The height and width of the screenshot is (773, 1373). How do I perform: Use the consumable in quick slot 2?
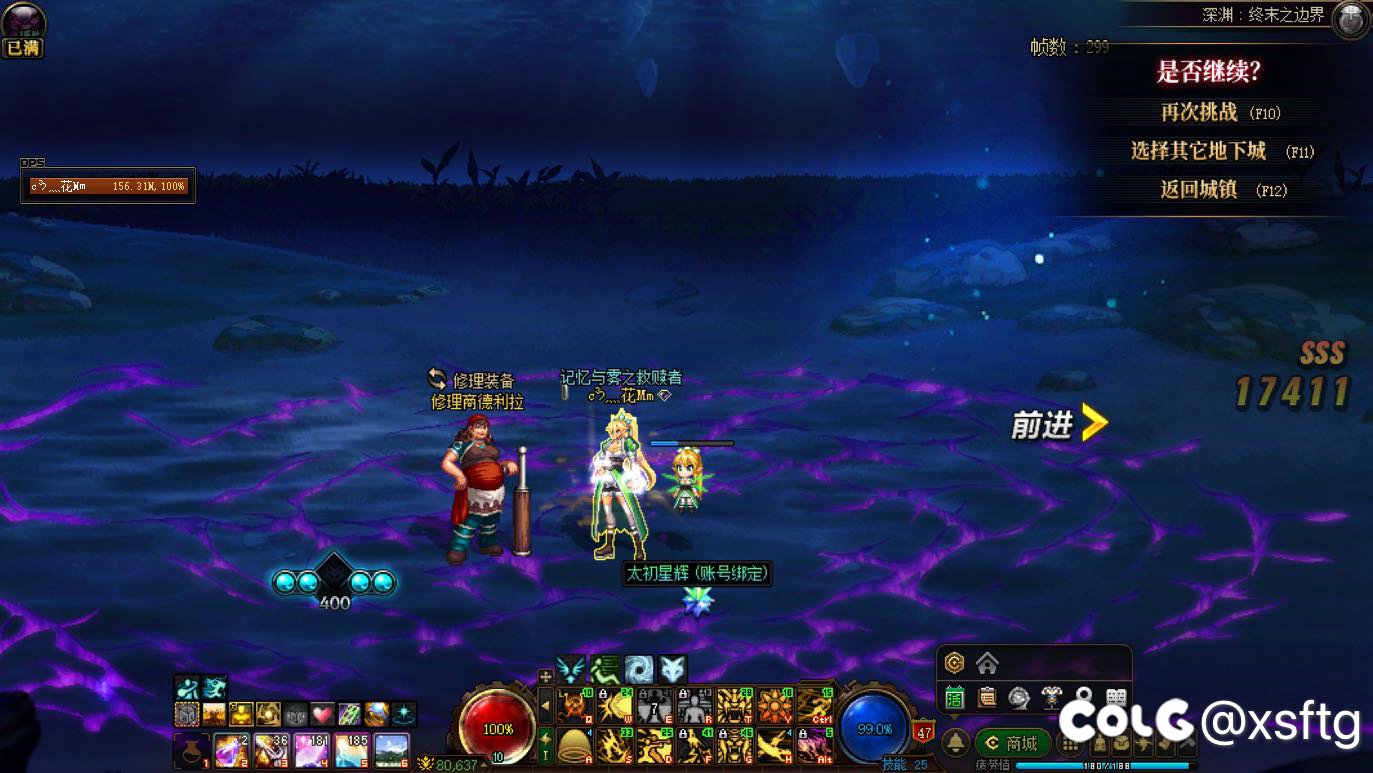pos(231,750)
